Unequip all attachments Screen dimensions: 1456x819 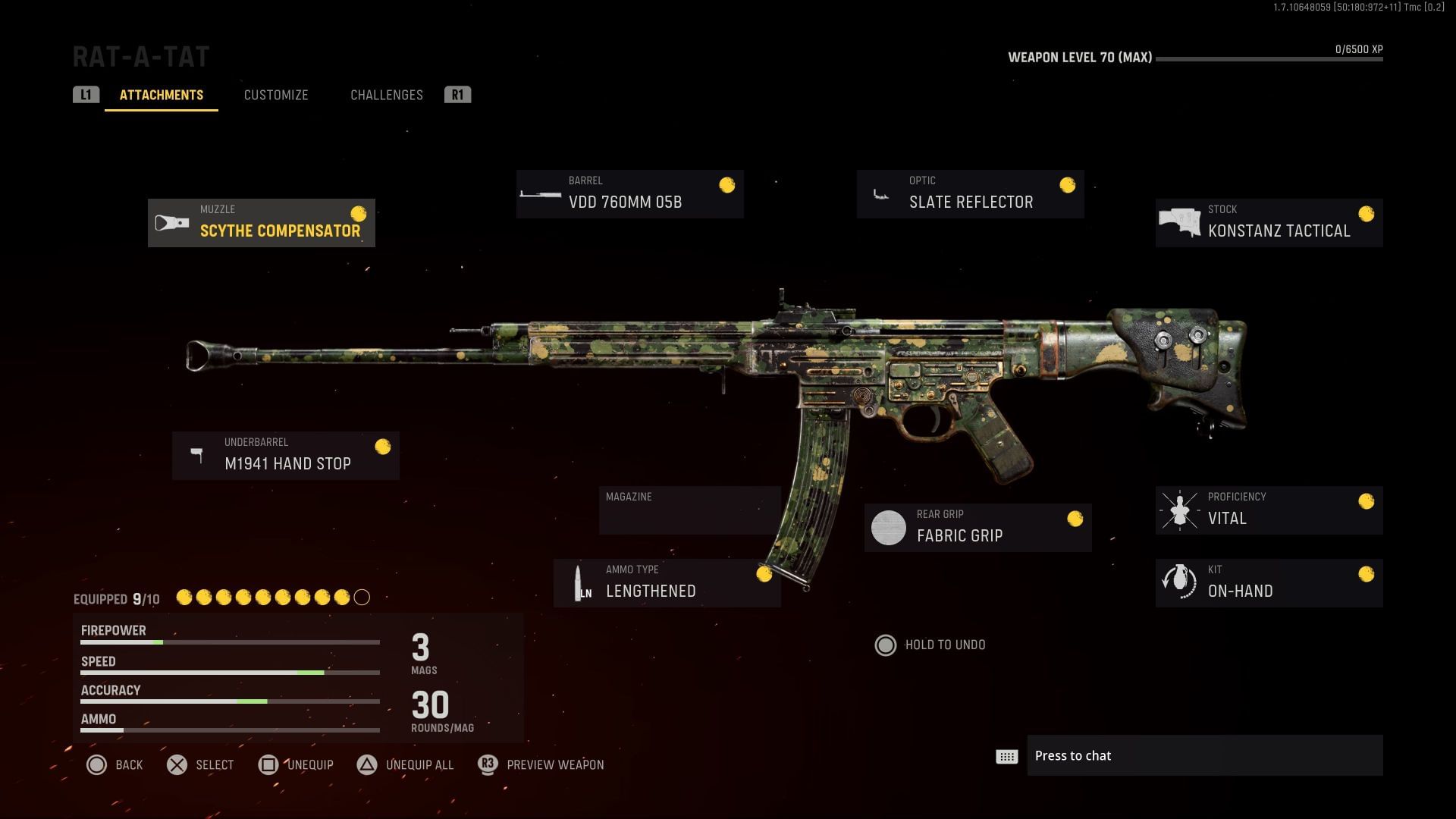[406, 764]
